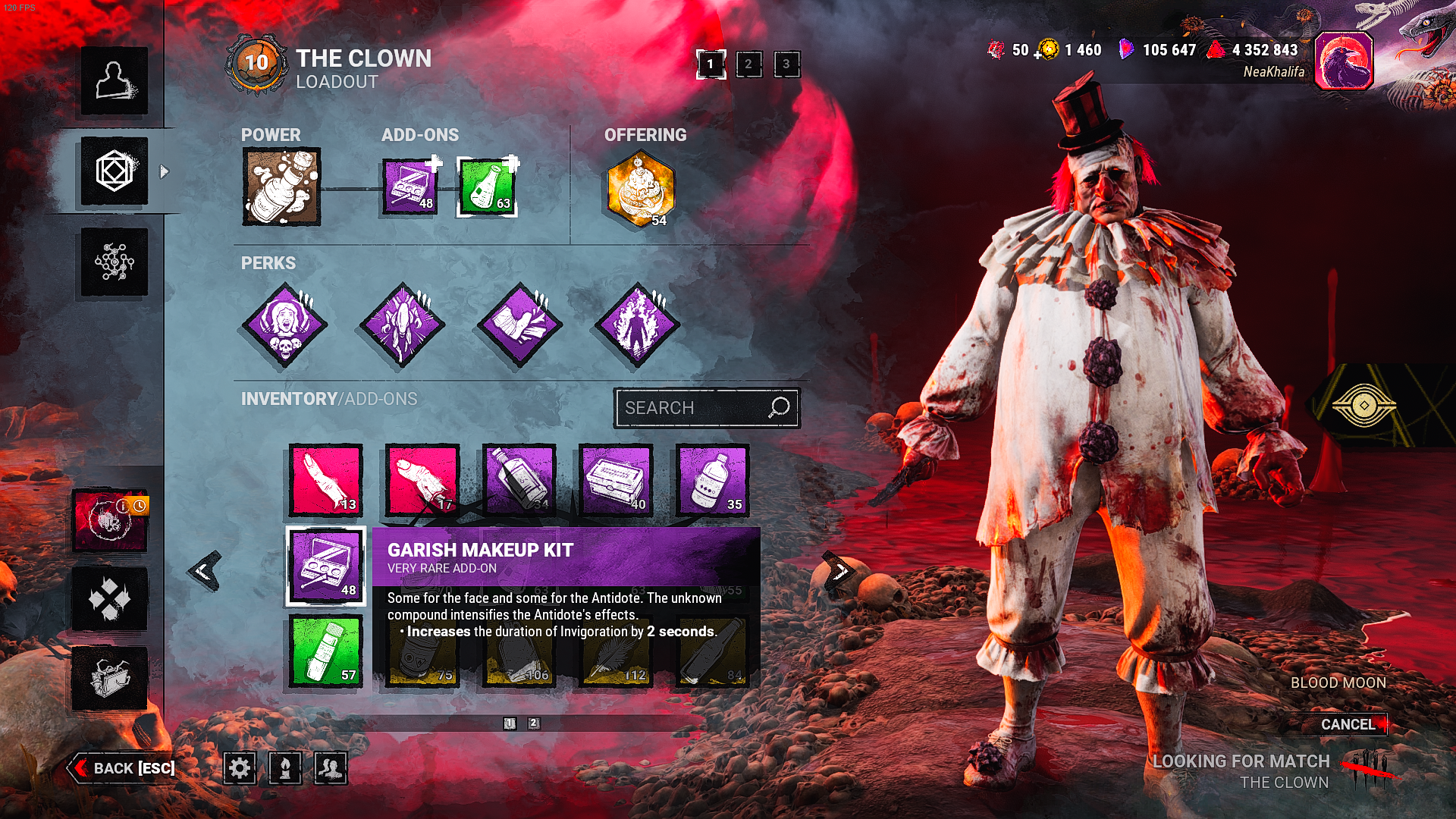Open the Character info panel from the sidebar
Screen dimensions: 1456x819
115,81
